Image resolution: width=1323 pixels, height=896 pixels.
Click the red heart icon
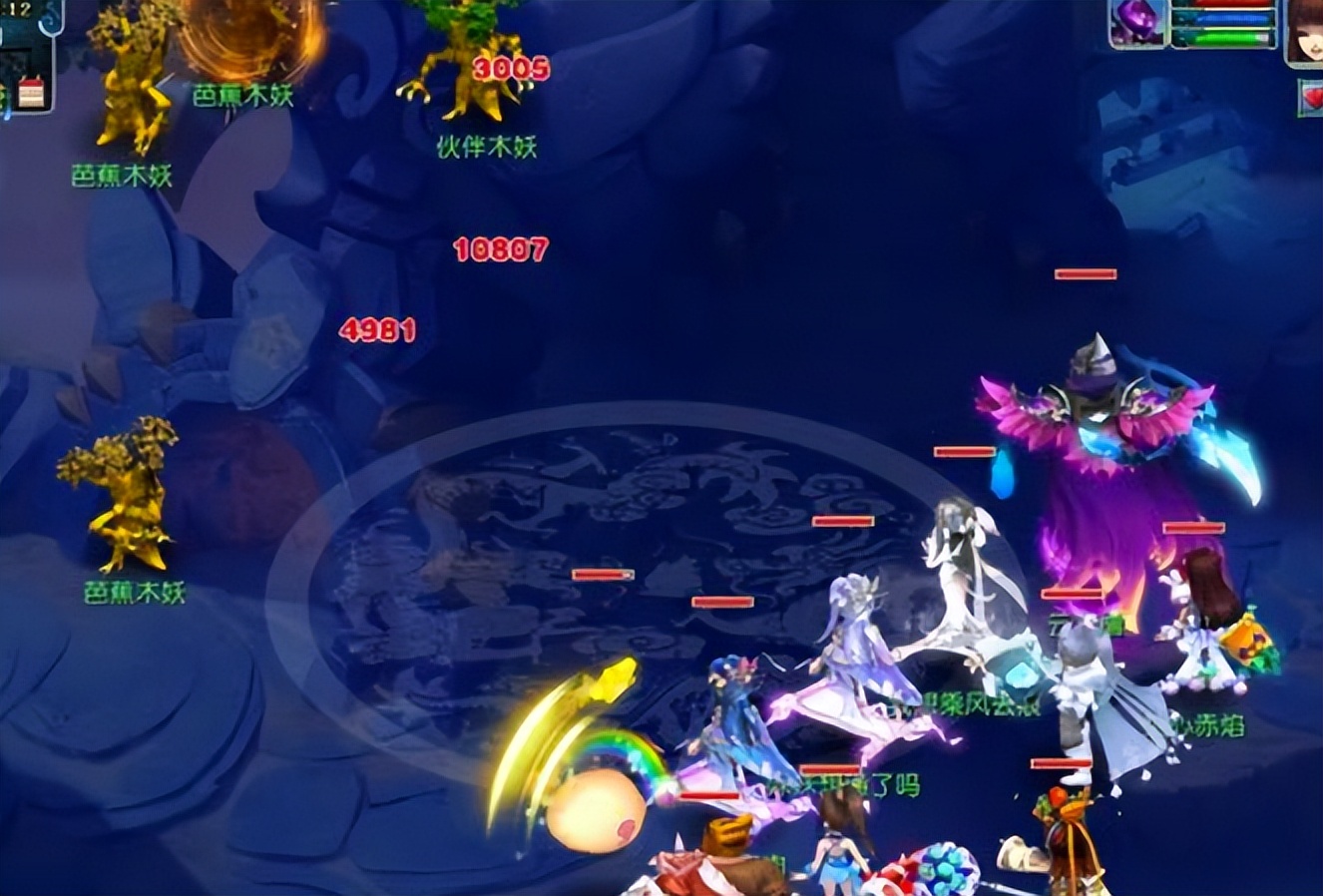coord(1310,97)
